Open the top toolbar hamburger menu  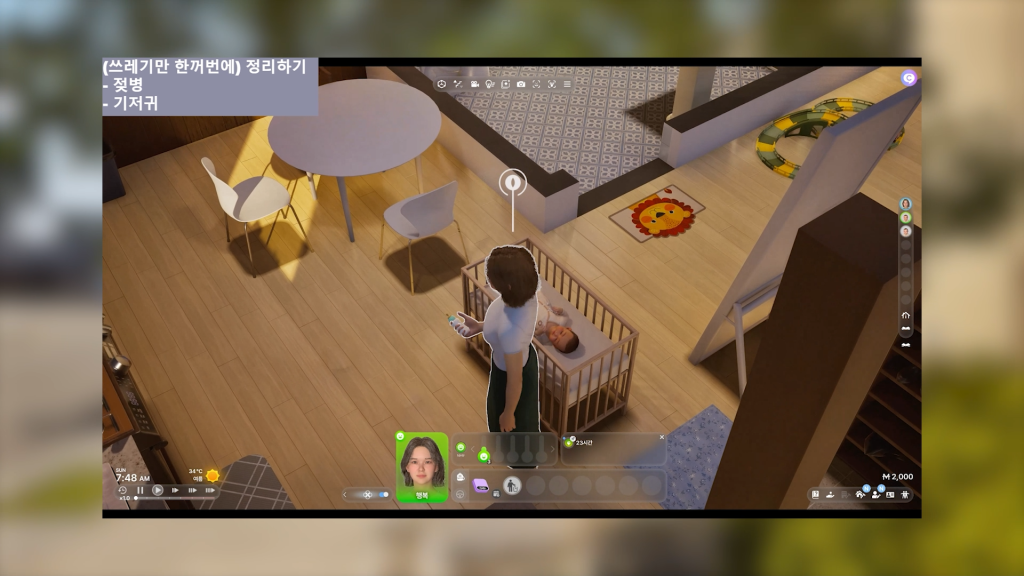coord(567,84)
